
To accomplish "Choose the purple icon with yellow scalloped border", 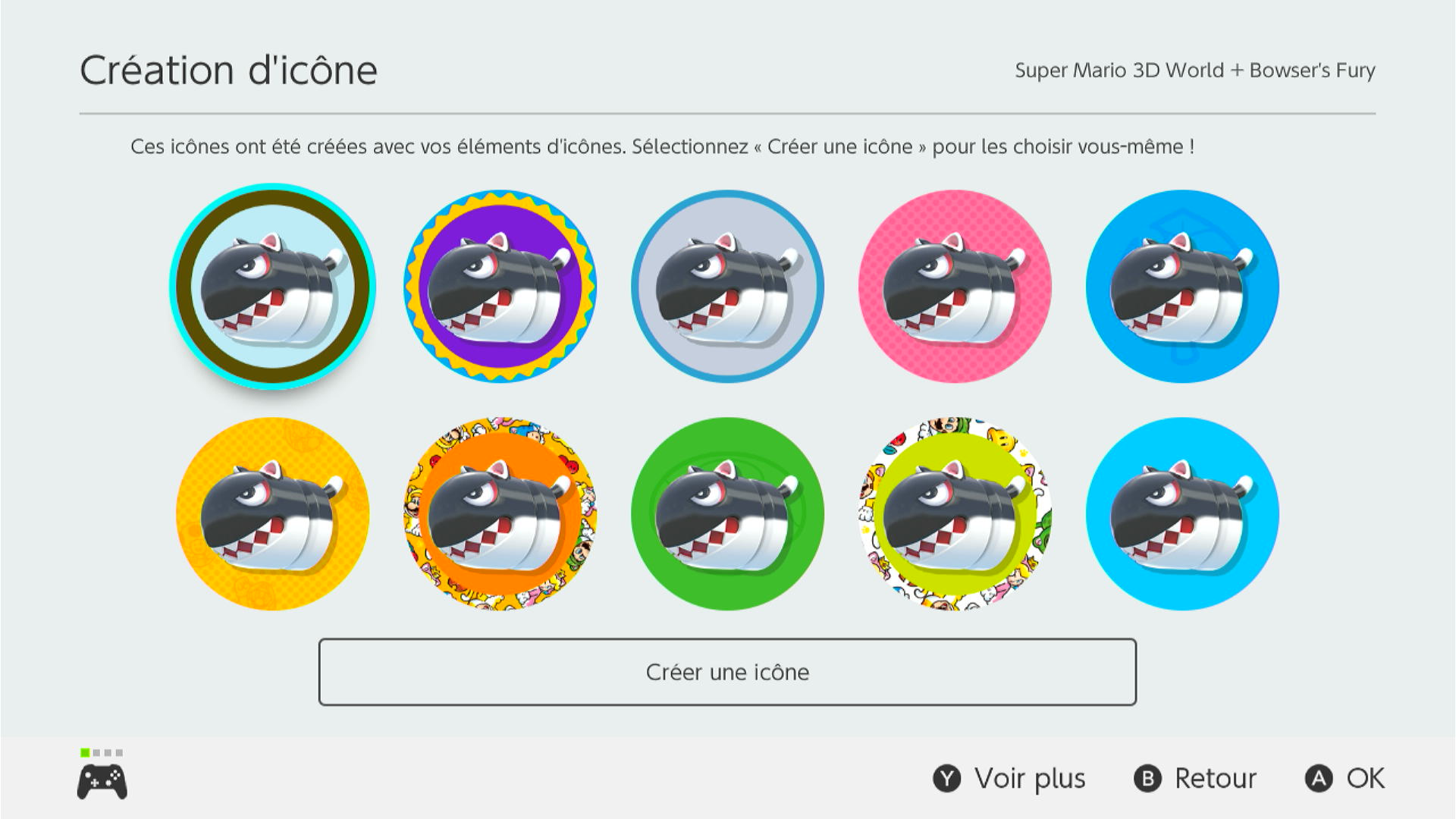I will click(500, 287).
